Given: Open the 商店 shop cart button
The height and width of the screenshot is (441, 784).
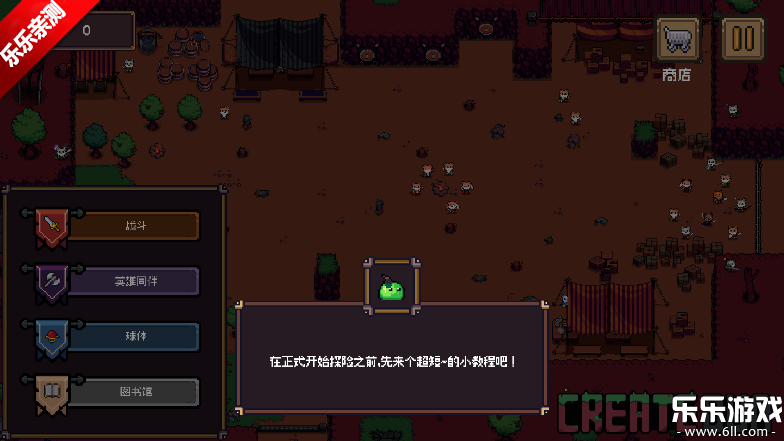Looking at the screenshot, I should 677,40.
